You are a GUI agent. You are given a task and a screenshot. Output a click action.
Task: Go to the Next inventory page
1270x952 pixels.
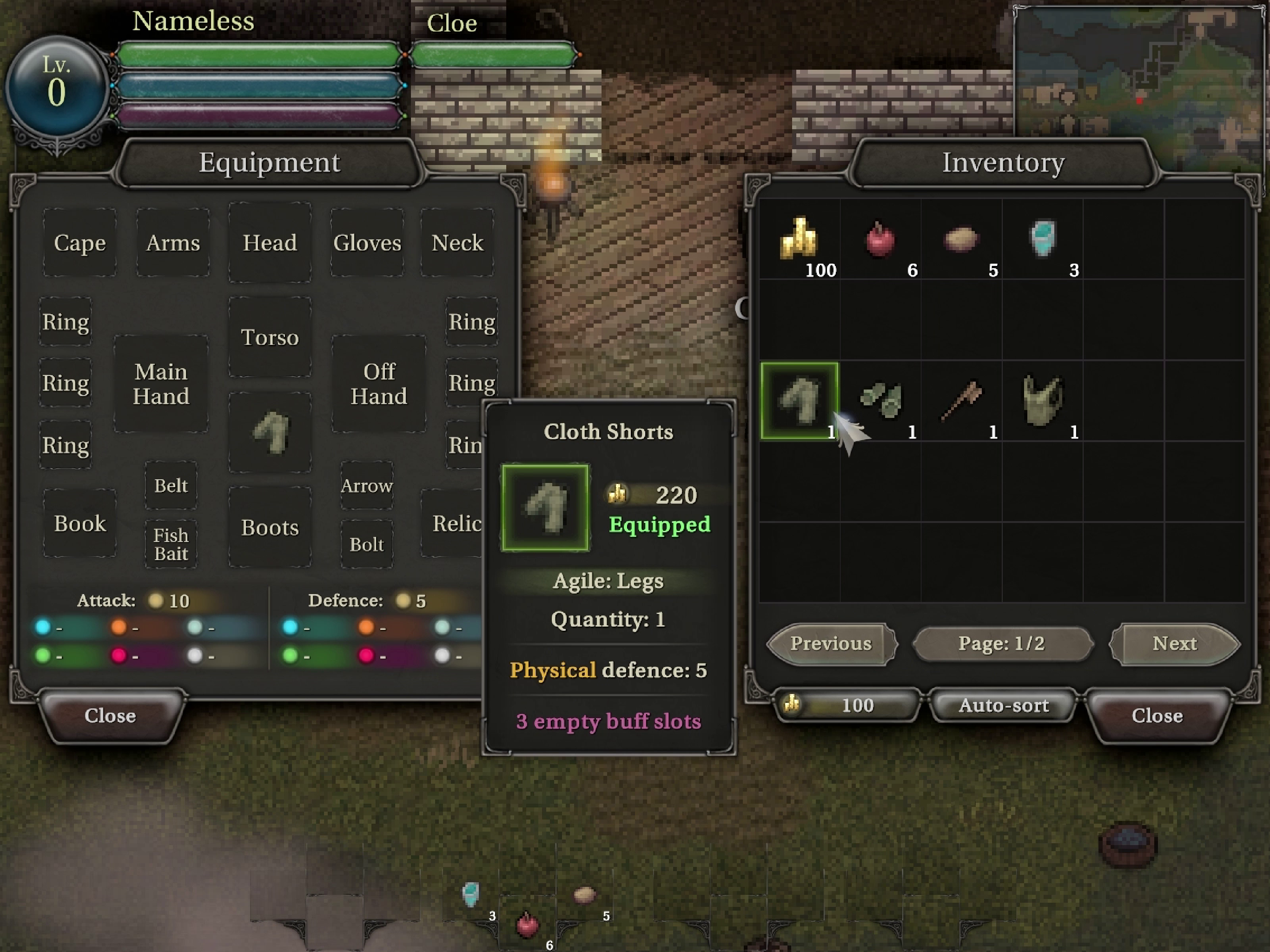pos(1174,644)
